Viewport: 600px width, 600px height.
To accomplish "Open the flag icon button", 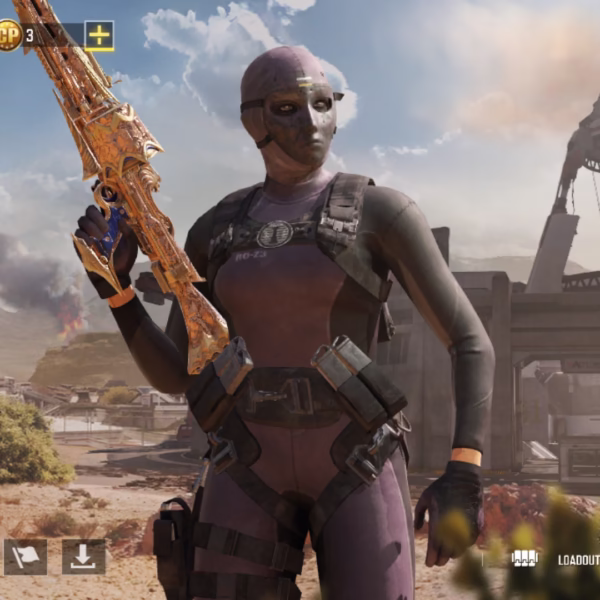I will pyautogui.click(x=25, y=557).
